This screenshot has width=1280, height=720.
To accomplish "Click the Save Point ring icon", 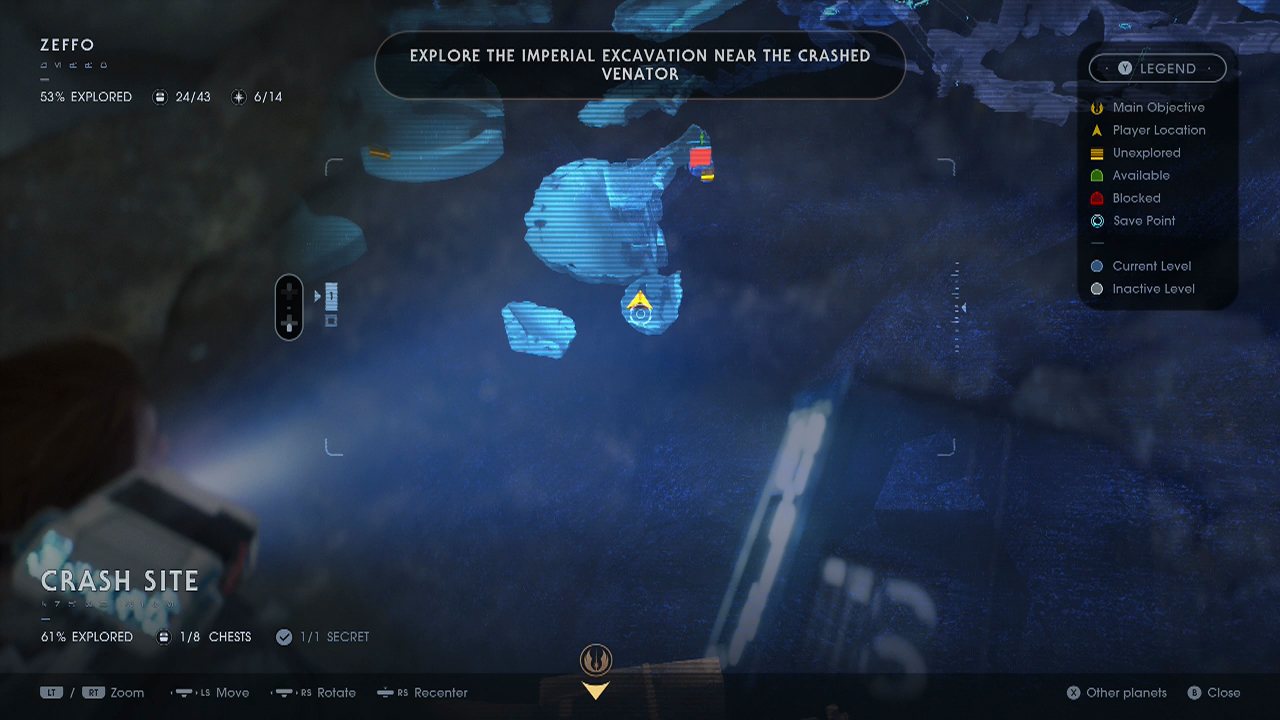I will point(1096,220).
